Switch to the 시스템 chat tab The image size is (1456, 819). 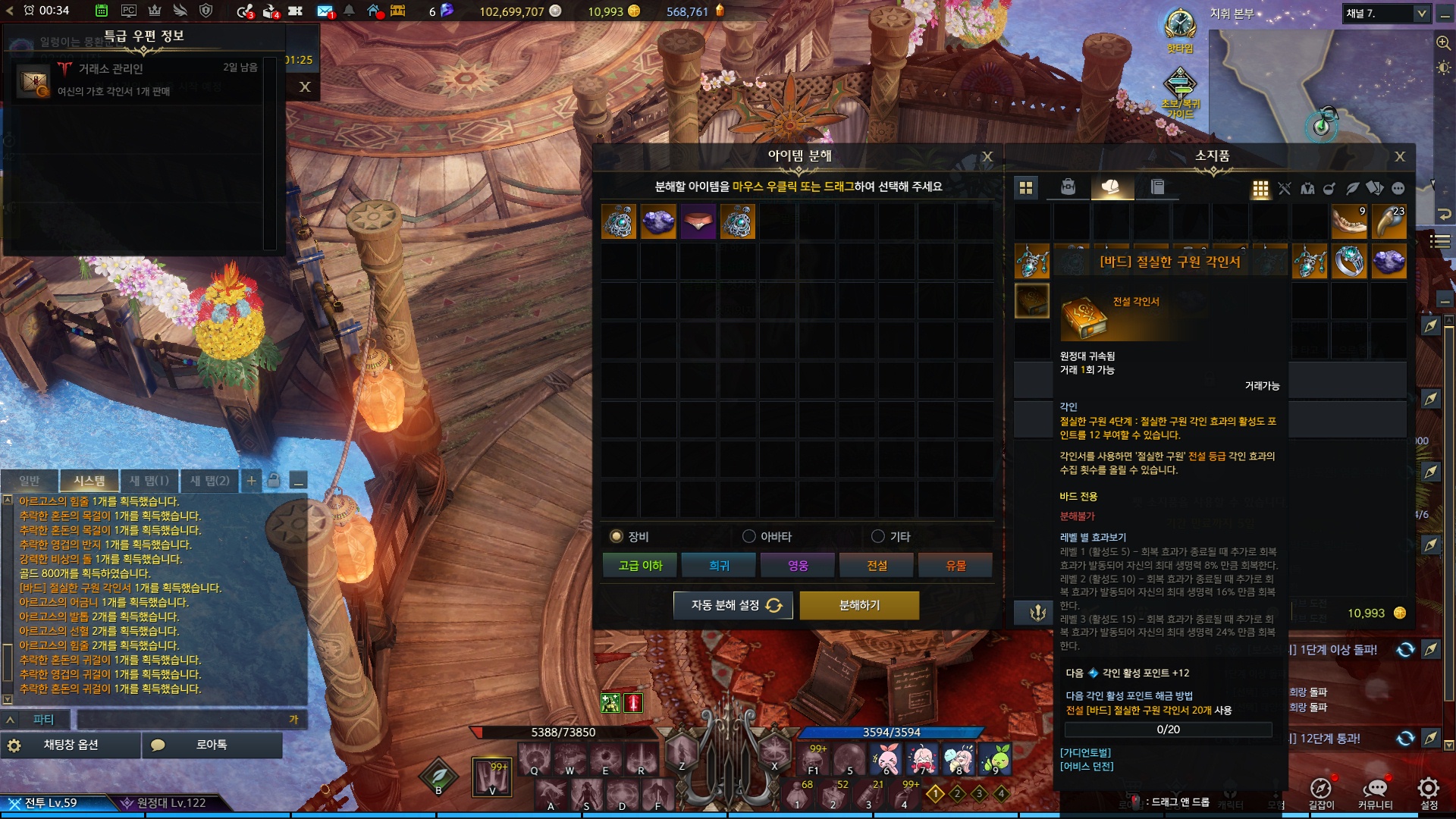[89, 481]
